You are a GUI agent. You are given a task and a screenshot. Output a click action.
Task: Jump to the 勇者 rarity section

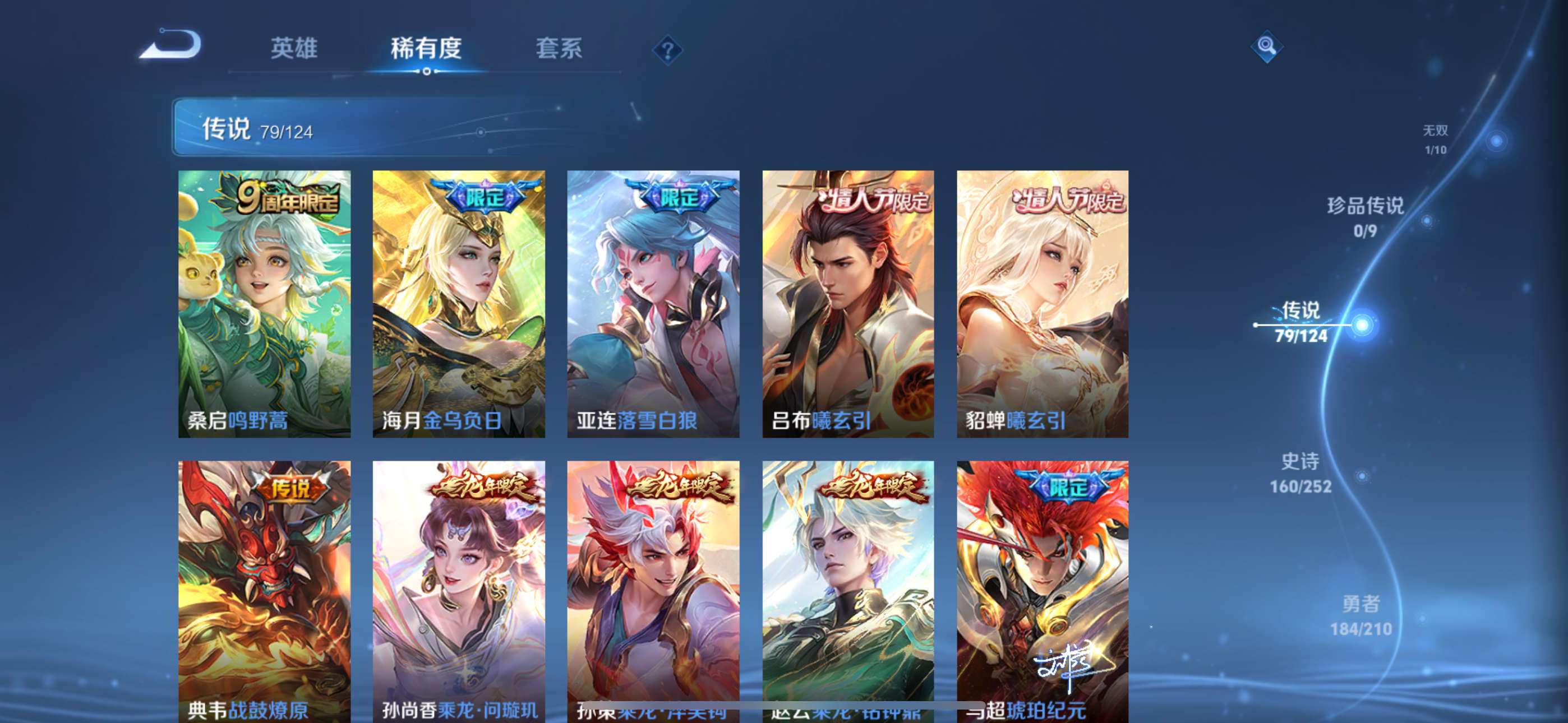(x=1361, y=615)
